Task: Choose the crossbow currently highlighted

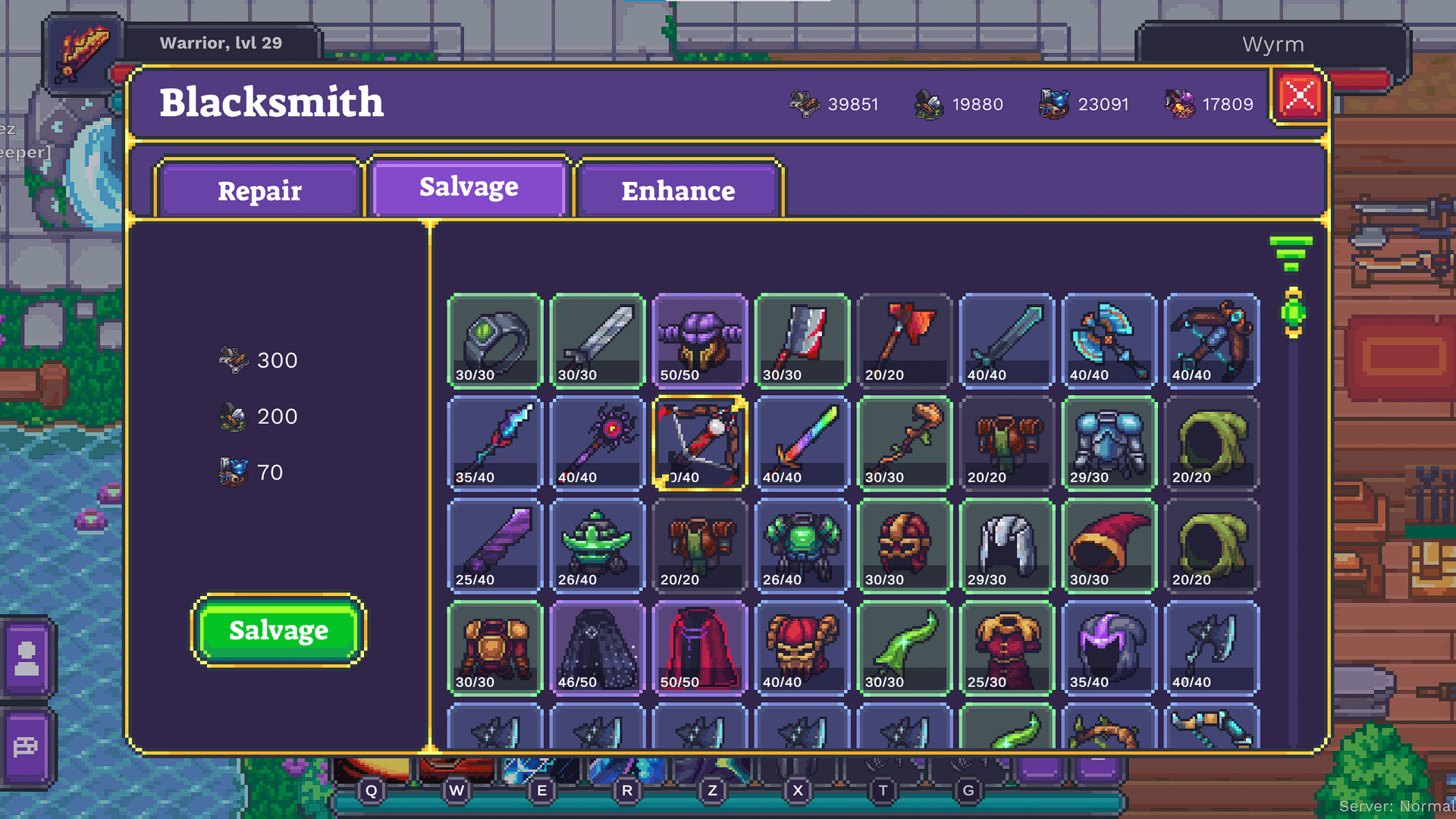Action: click(x=699, y=442)
